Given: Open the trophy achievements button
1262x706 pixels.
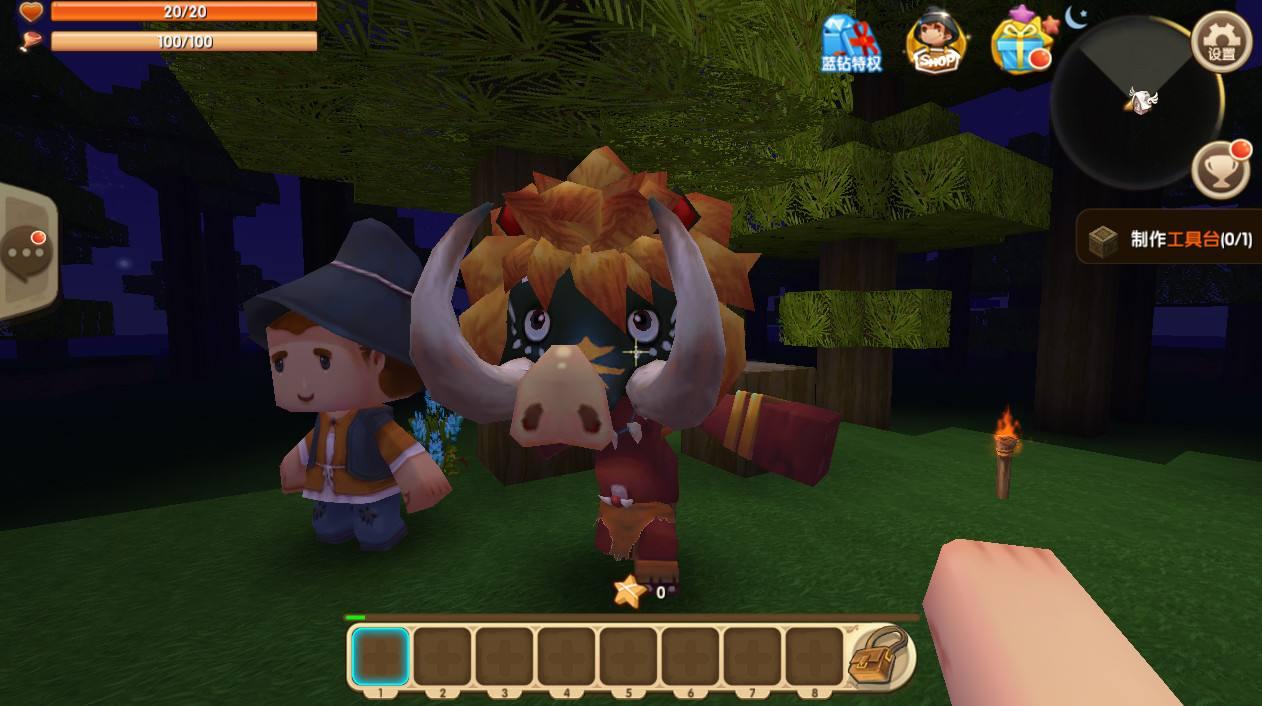Looking at the screenshot, I should click(1221, 169).
